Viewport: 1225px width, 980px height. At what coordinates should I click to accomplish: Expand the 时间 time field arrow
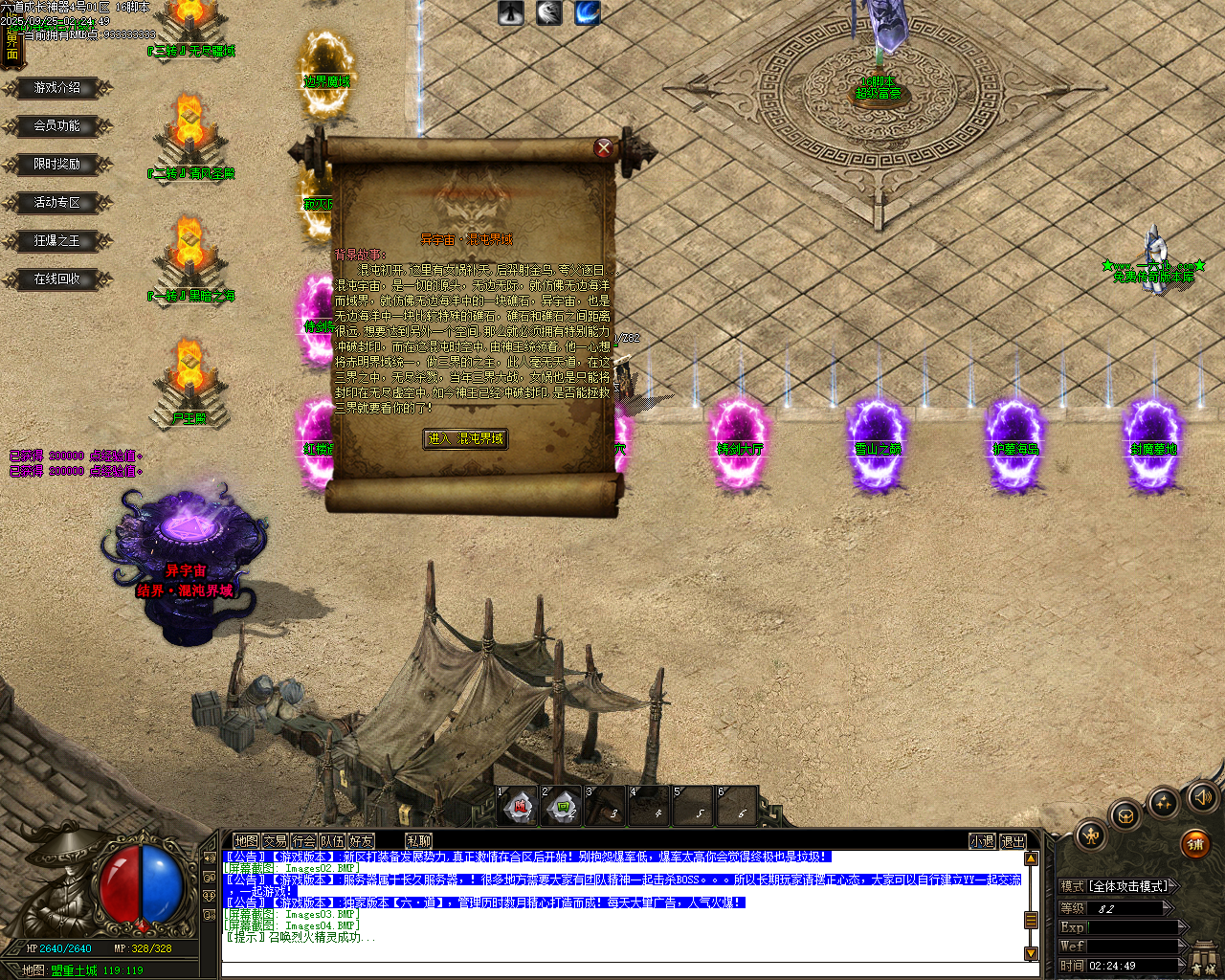pyautogui.click(x=1181, y=964)
